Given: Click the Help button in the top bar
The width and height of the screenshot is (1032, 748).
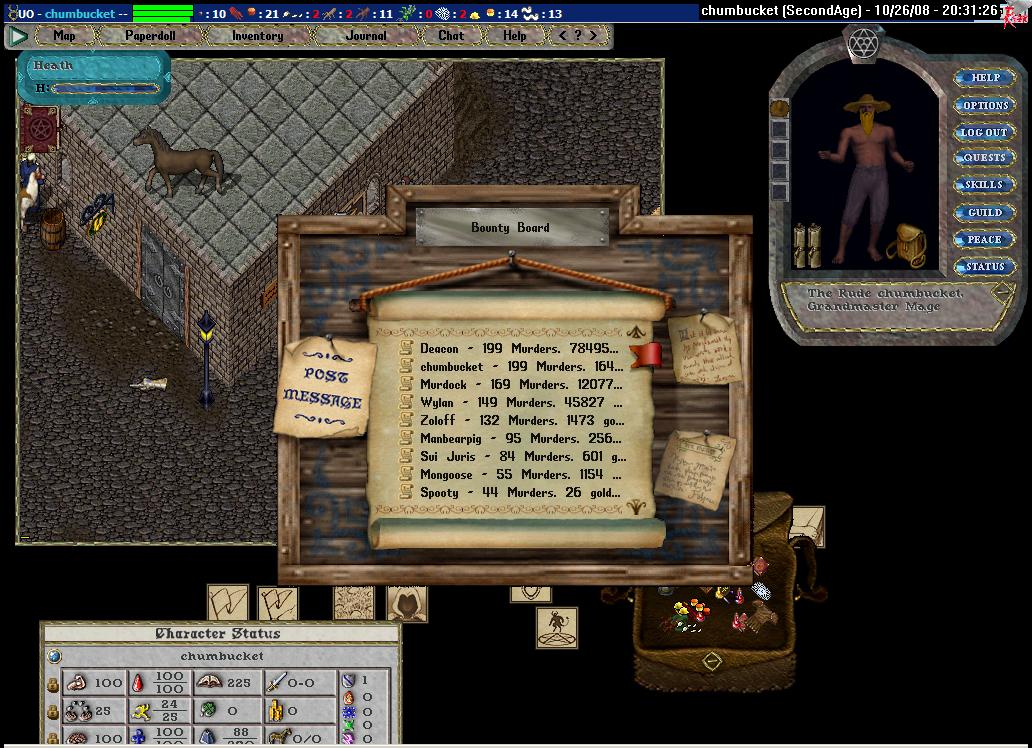Looking at the screenshot, I should (x=514, y=35).
